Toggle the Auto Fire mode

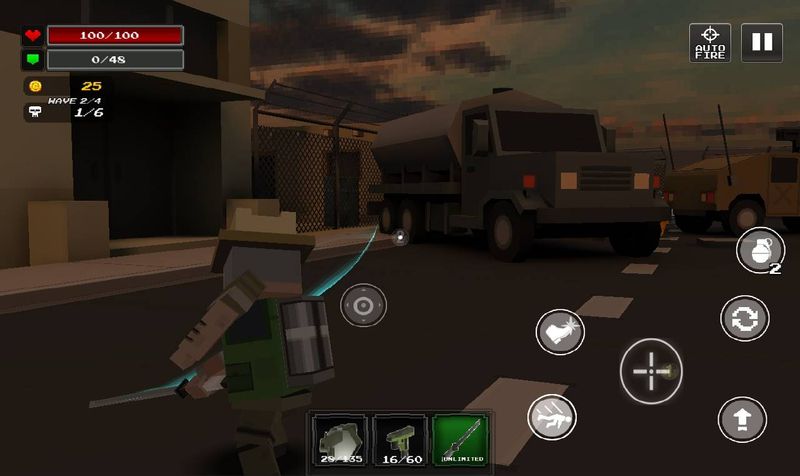[710, 43]
